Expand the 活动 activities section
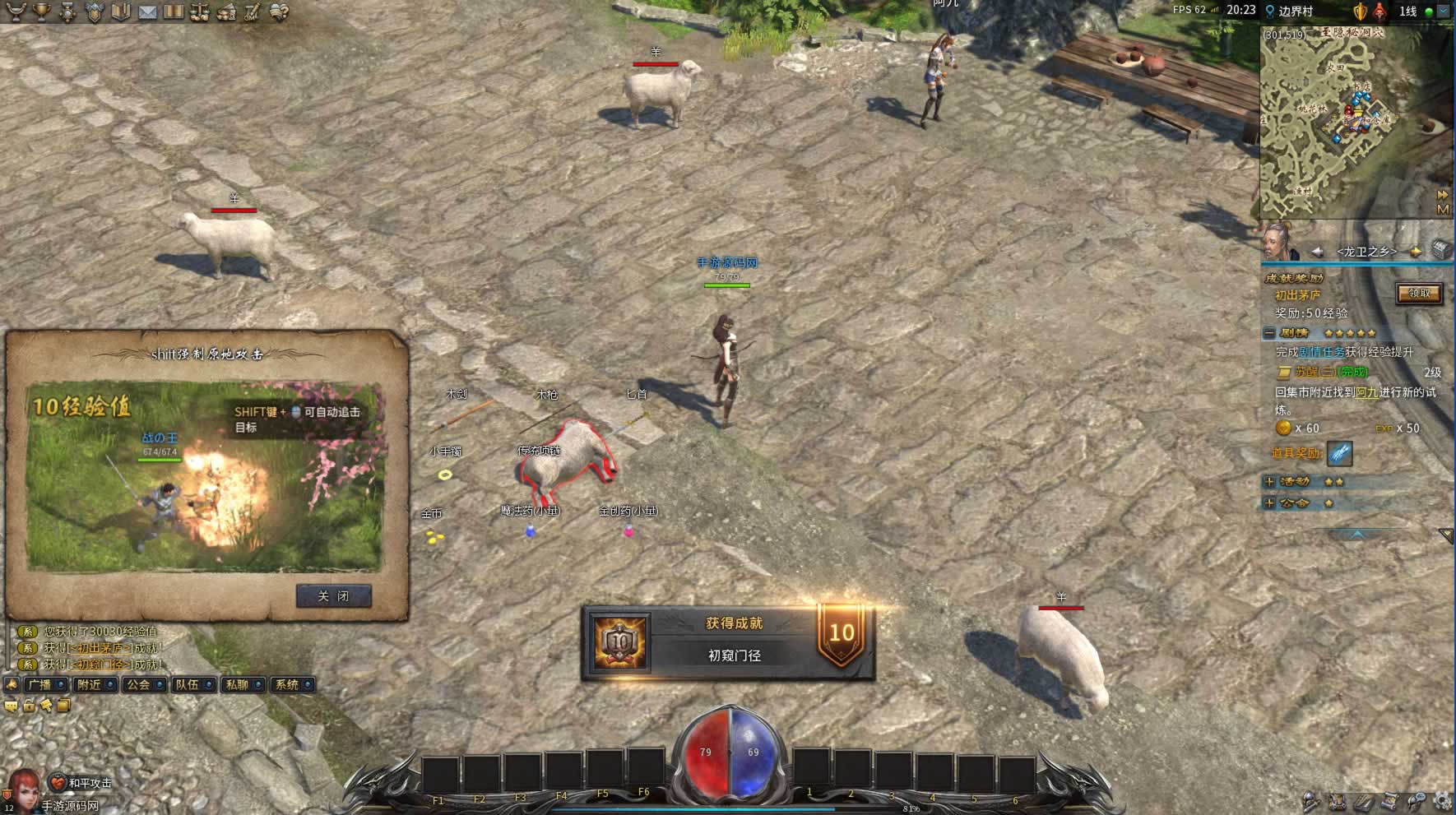 point(1269,481)
